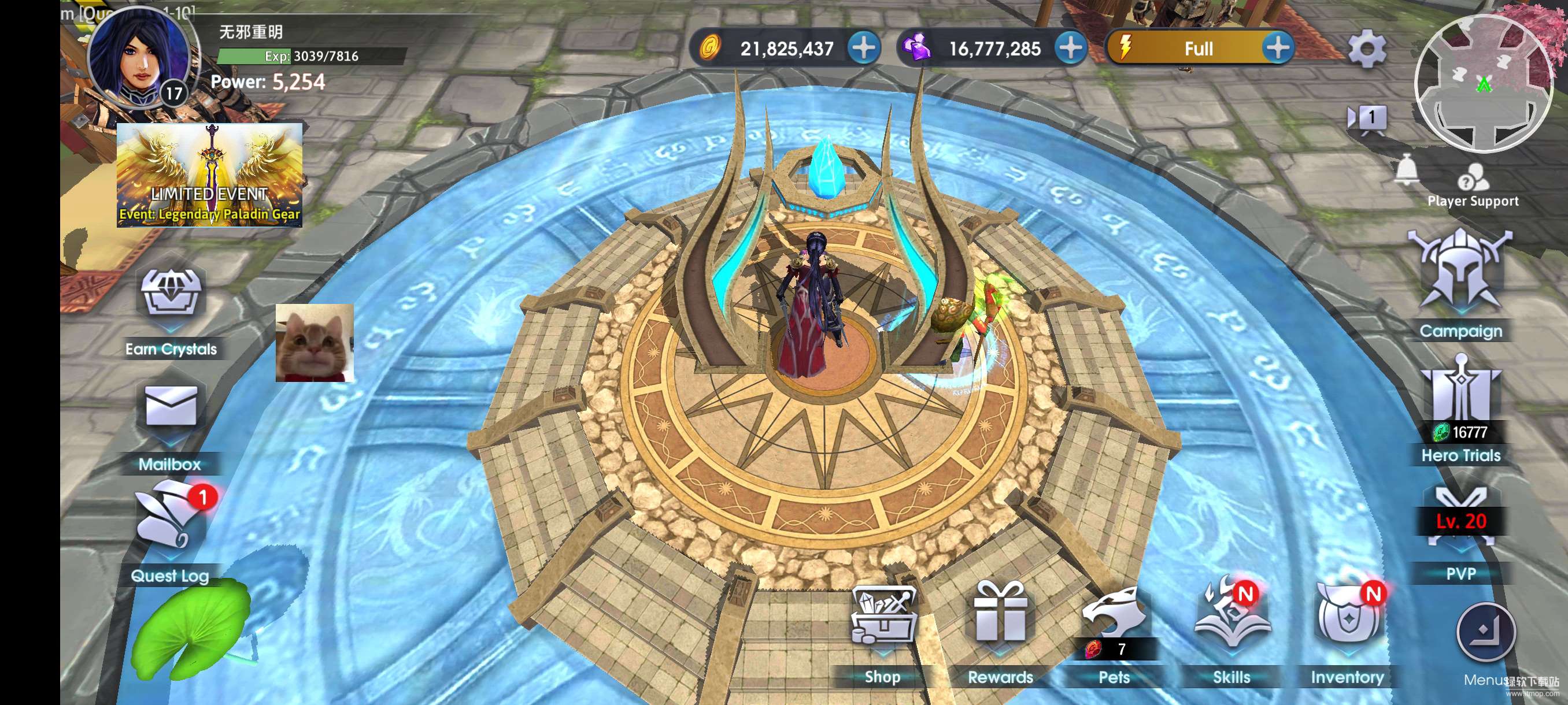Open the gear settings menu
The width and height of the screenshot is (1568, 705).
[x=1367, y=49]
